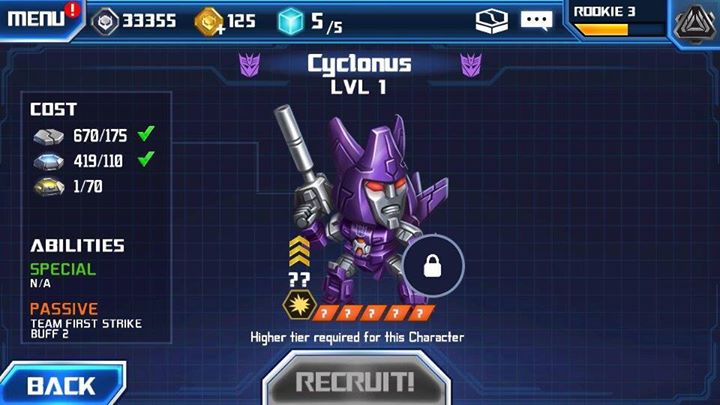720x405 pixels.
Task: Open the MENU button
Action: tap(38, 19)
